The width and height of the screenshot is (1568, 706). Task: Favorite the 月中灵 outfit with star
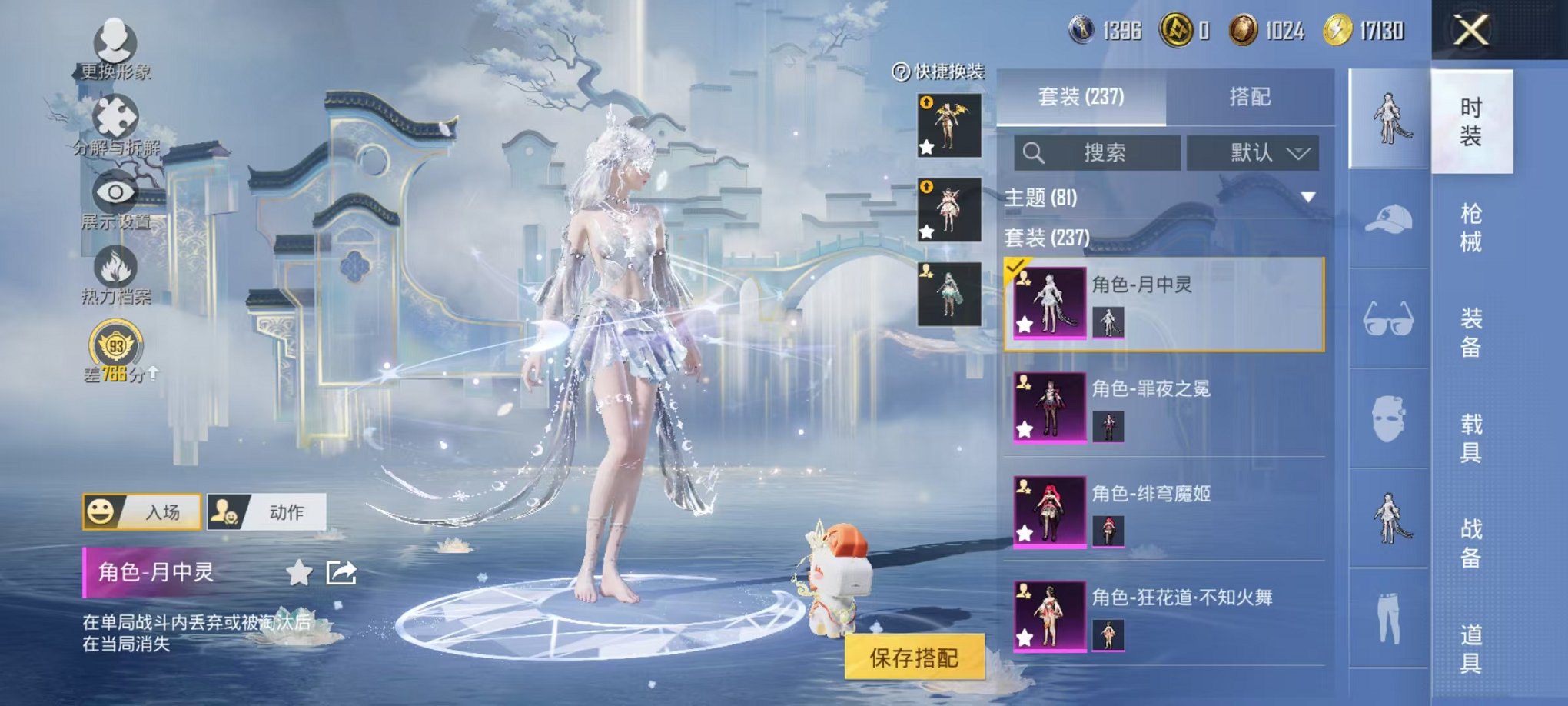pyautogui.click(x=299, y=573)
